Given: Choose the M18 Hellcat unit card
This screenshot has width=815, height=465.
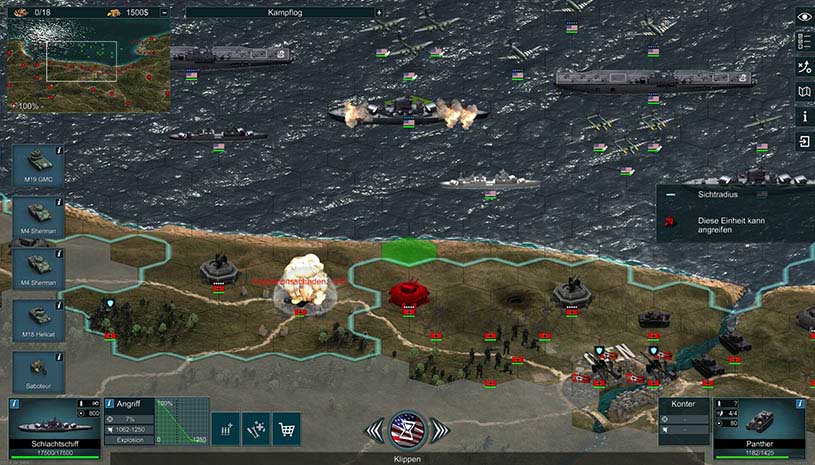Looking at the screenshot, I should coord(39,321).
